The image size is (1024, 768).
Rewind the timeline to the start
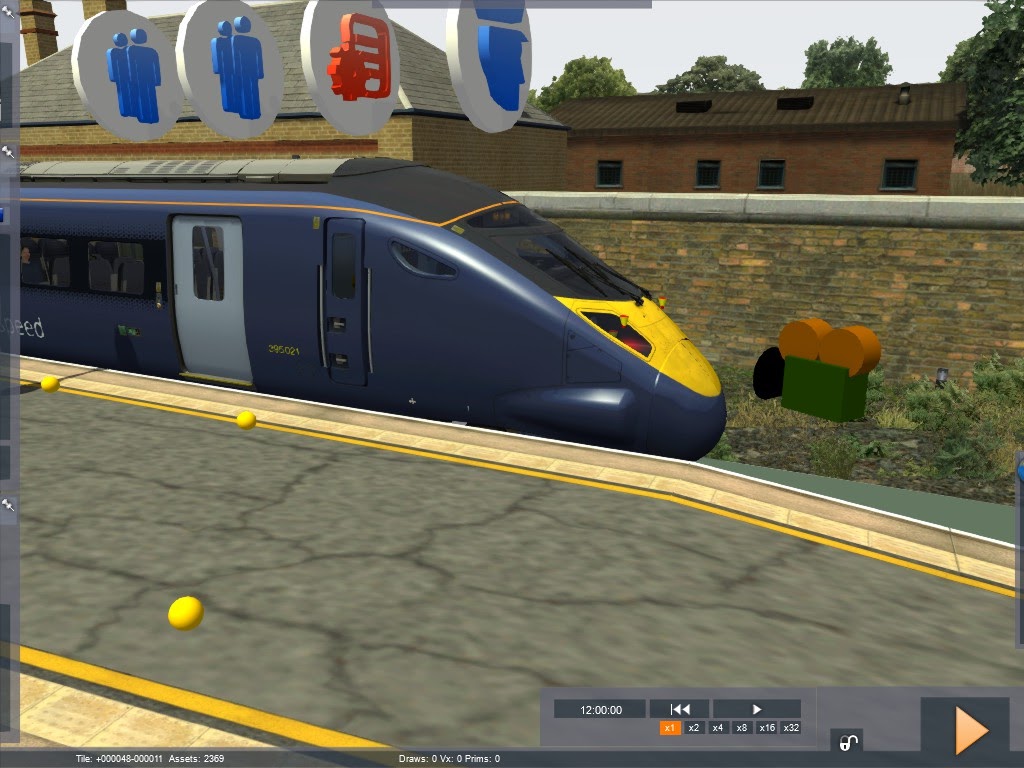click(x=680, y=709)
